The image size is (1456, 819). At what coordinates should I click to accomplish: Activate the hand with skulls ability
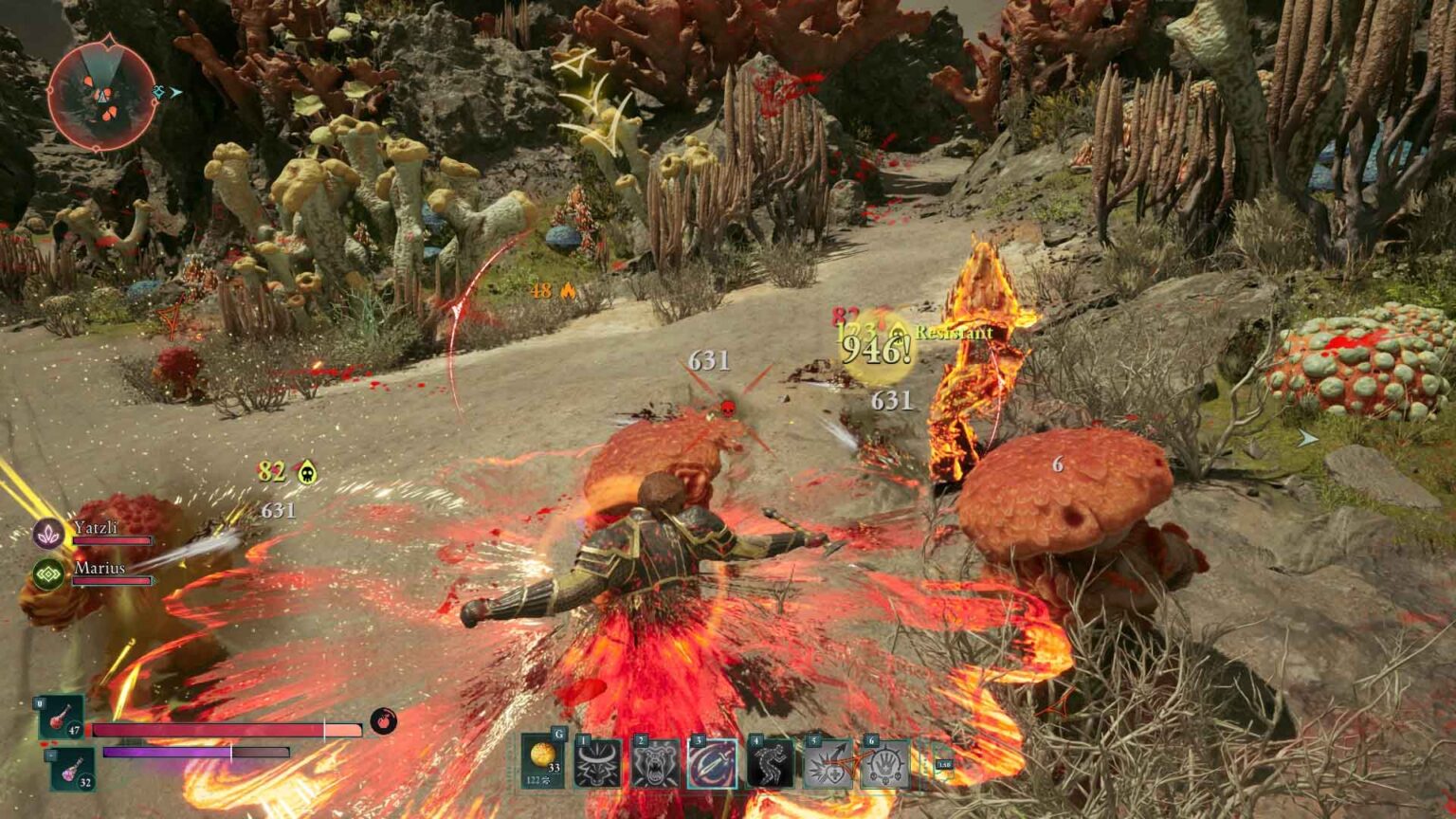(884, 764)
